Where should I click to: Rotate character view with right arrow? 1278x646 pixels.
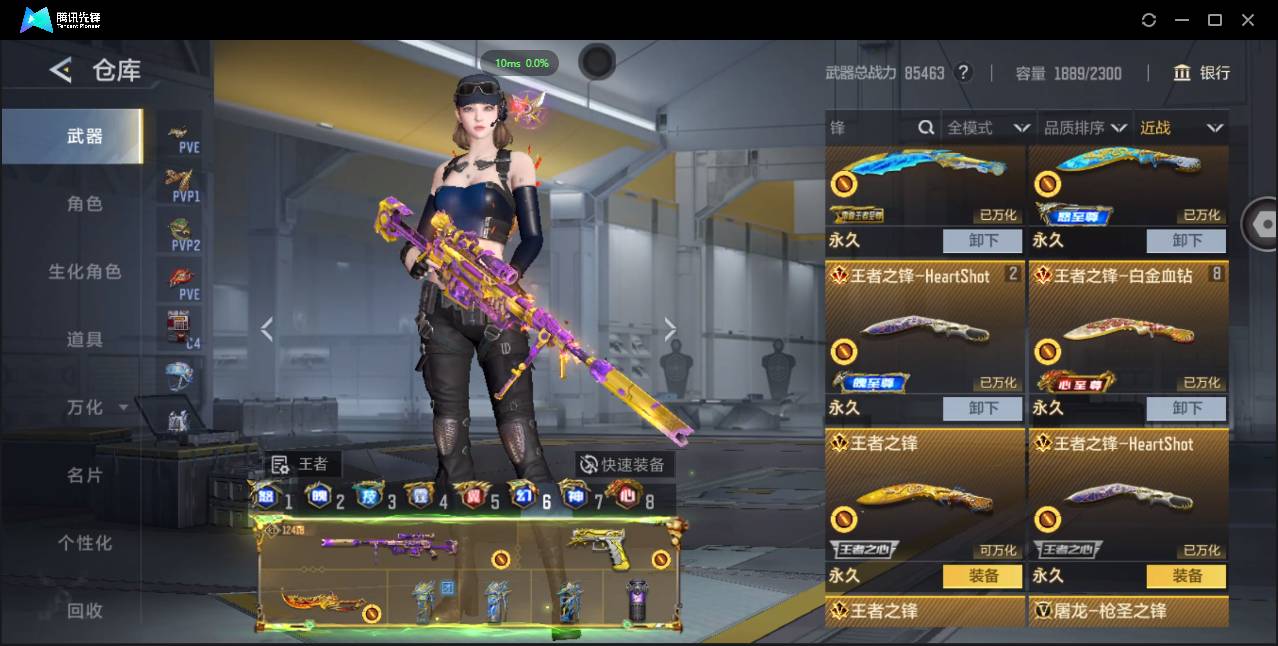pyautogui.click(x=670, y=329)
